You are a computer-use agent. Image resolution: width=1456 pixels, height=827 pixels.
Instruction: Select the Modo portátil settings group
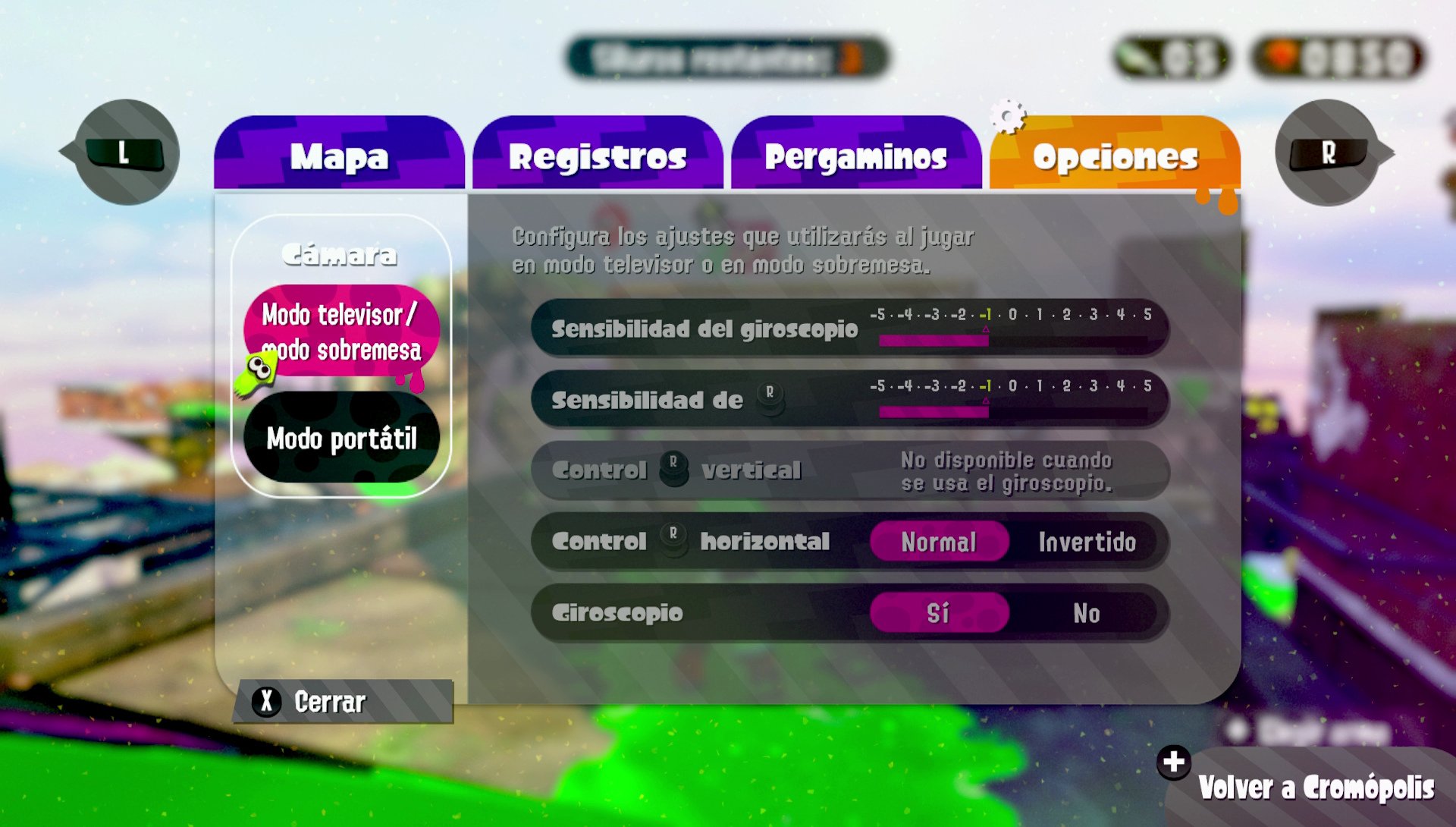340,440
